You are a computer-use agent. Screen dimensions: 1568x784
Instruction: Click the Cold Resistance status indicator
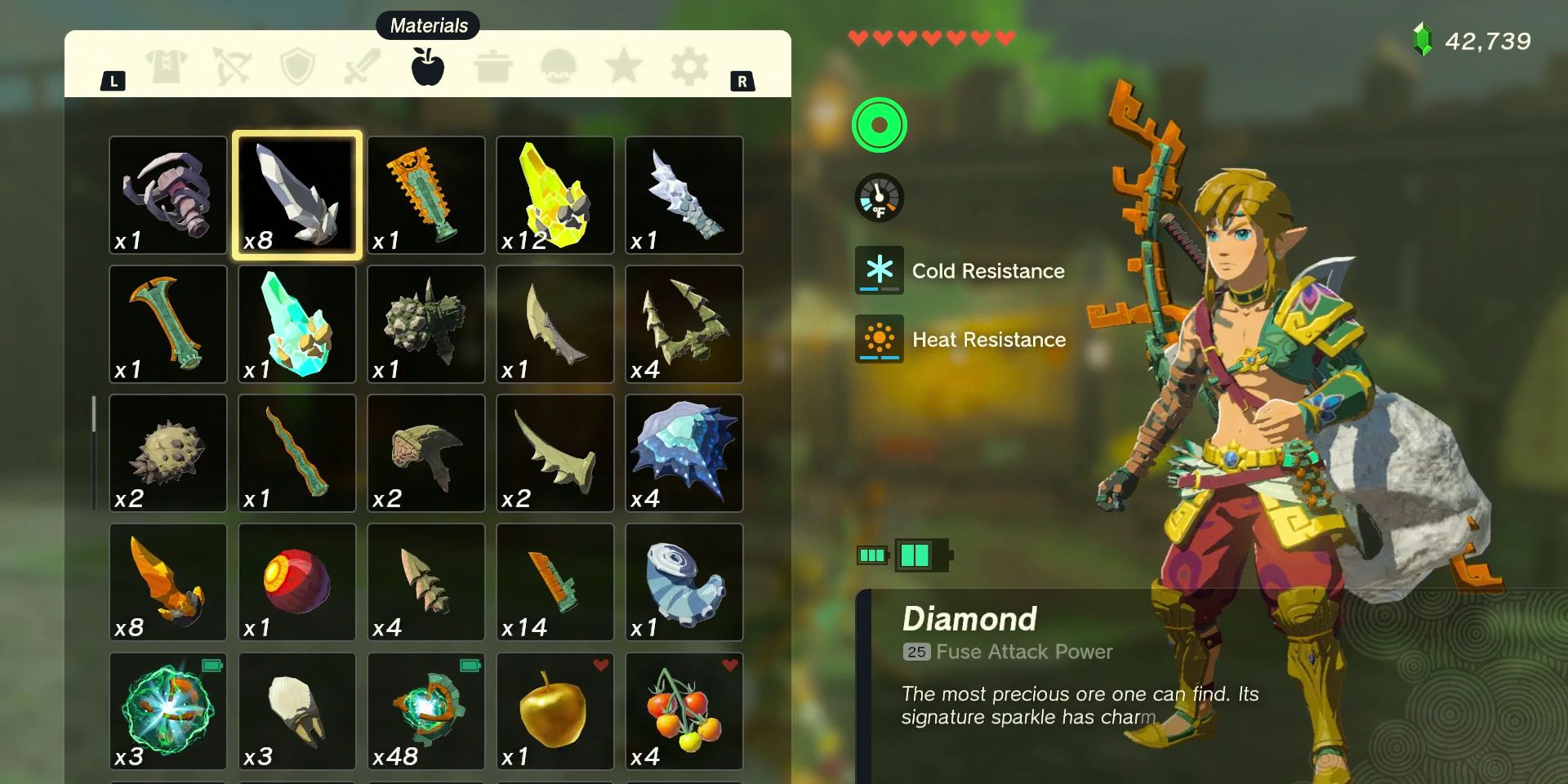pos(880,271)
